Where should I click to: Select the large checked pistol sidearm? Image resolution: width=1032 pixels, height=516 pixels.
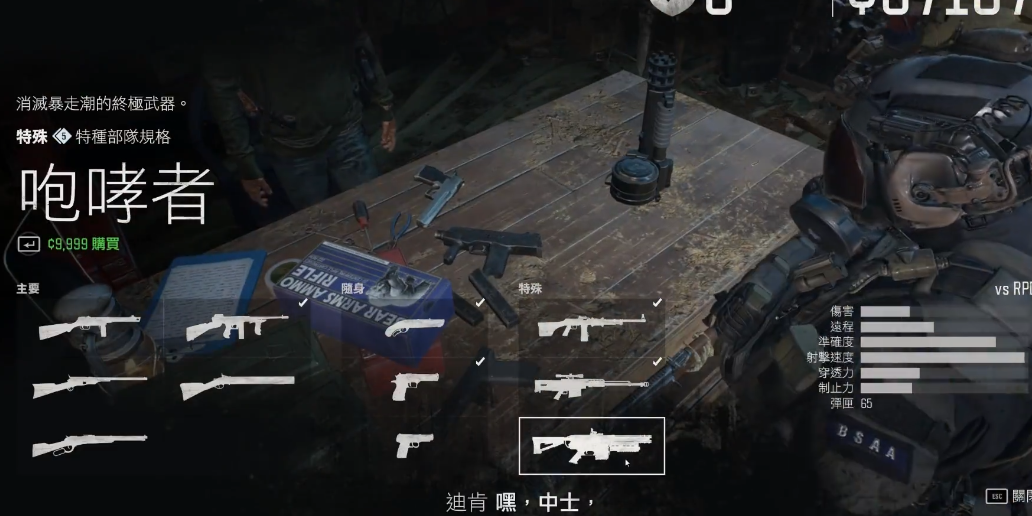(x=416, y=385)
